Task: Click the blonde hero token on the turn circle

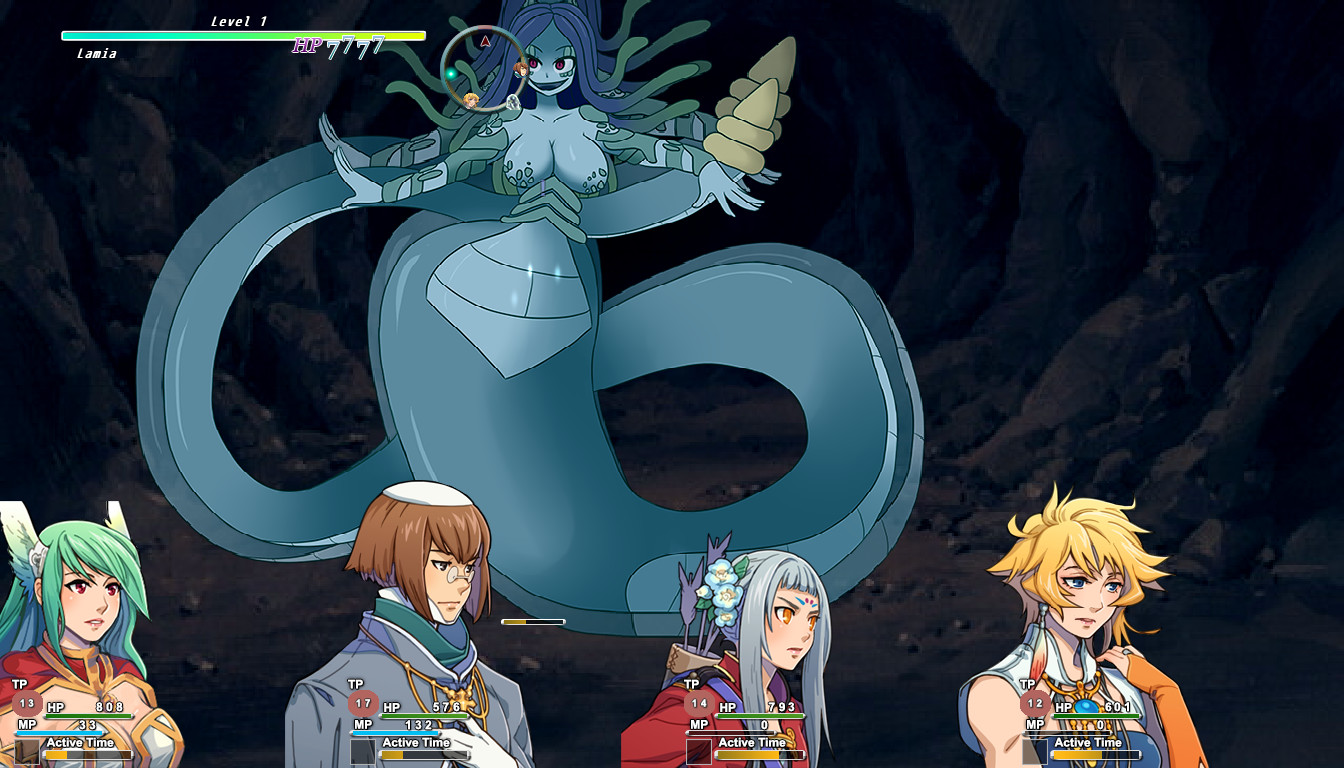Action: [x=472, y=100]
